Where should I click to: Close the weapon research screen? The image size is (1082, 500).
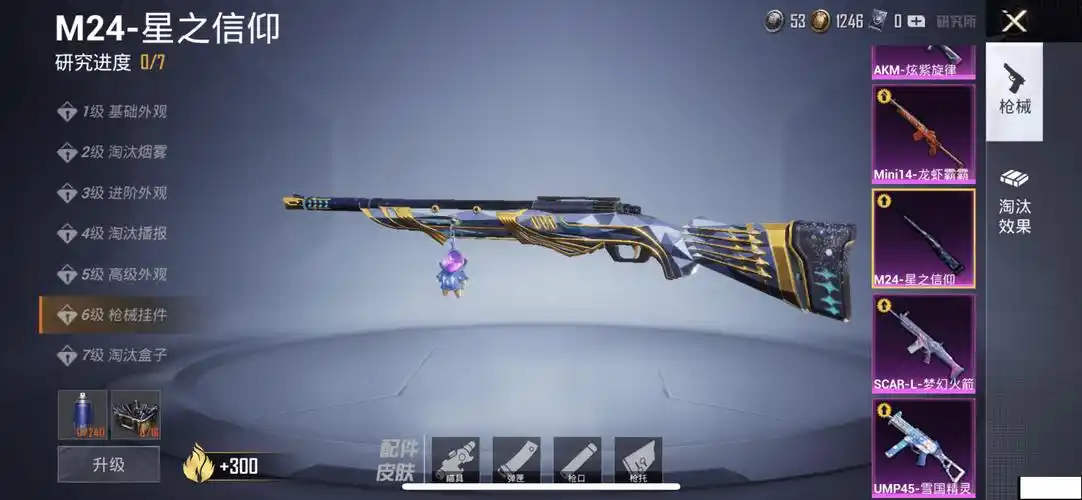tap(1014, 21)
